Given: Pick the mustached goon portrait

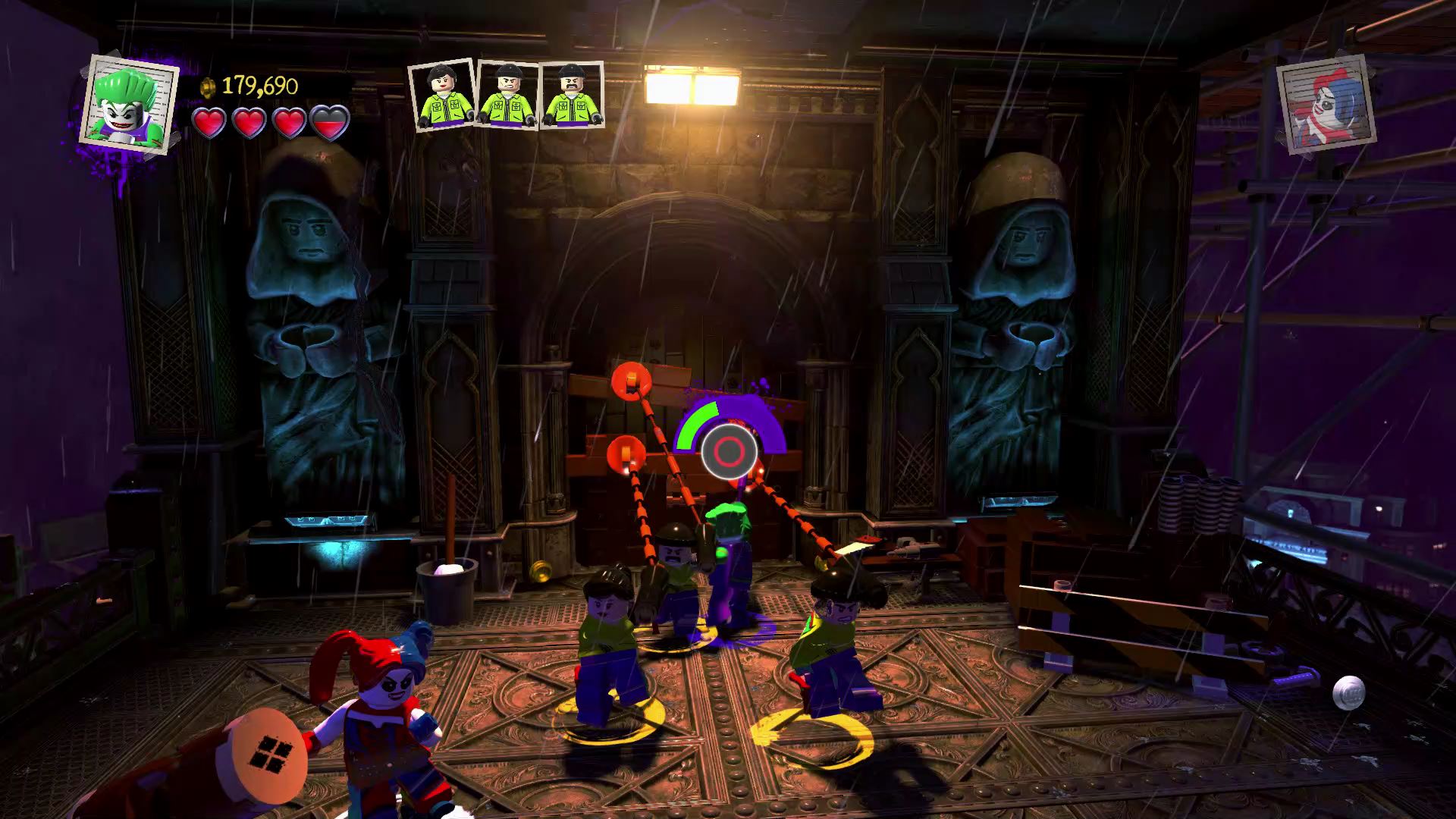Looking at the screenshot, I should coord(573,95).
